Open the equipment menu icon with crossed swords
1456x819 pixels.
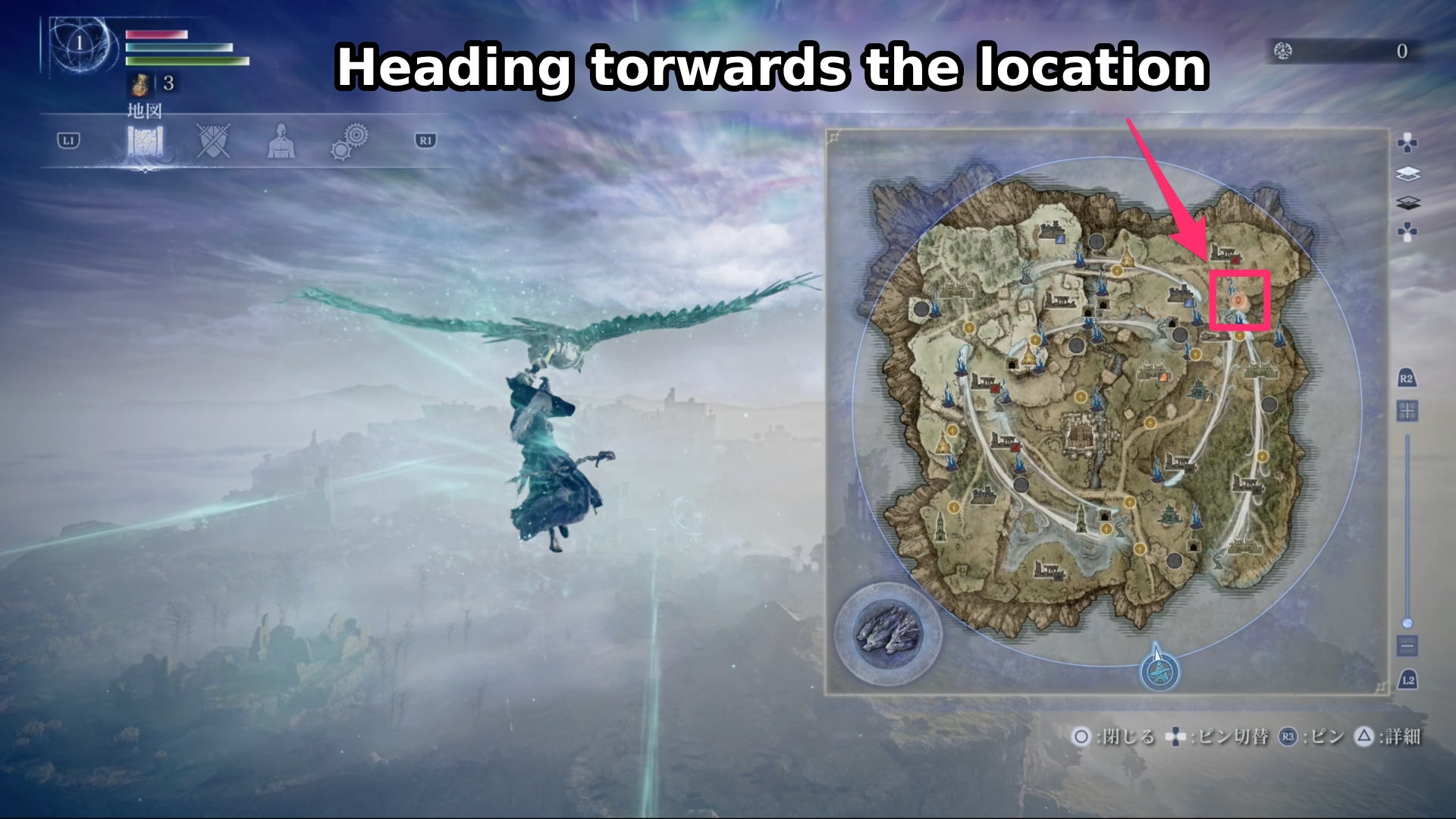(x=212, y=142)
